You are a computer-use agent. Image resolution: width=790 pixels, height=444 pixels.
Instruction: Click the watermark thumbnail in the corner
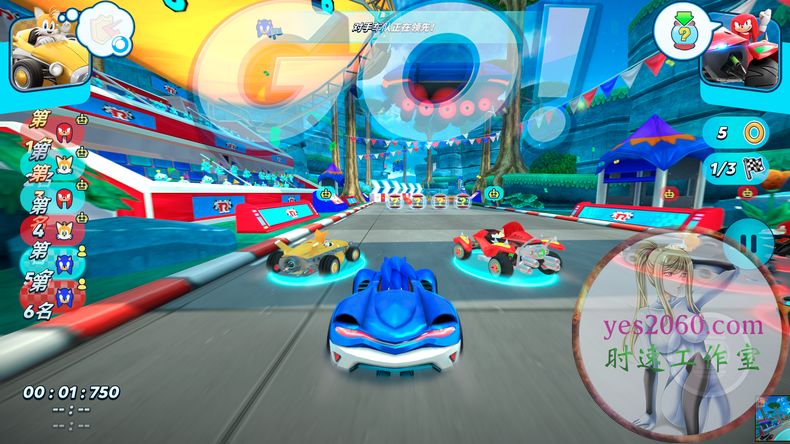point(770,416)
